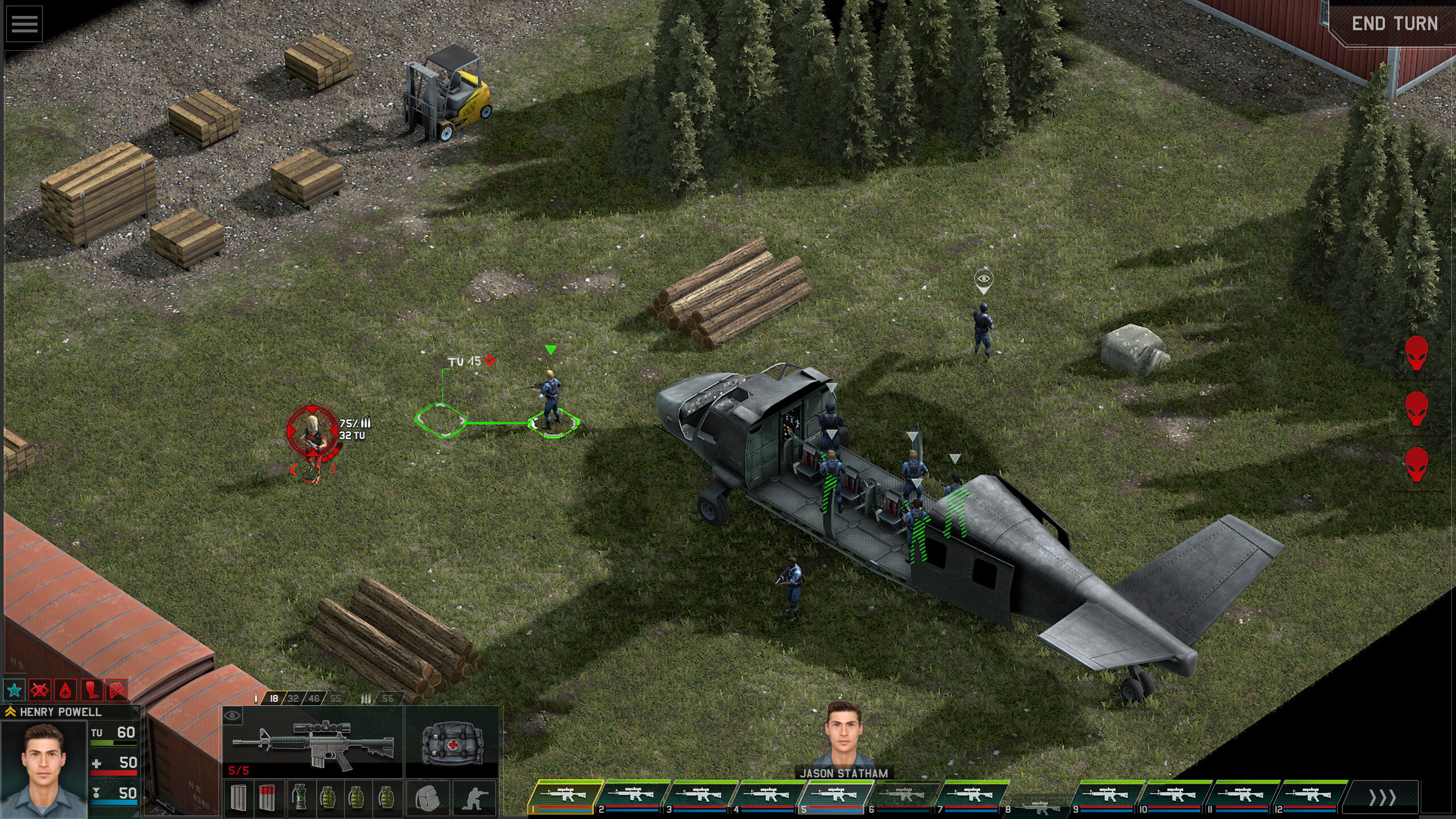This screenshot has height=819, width=1456.
Task: Open the hamburger main menu
Action: [x=24, y=24]
